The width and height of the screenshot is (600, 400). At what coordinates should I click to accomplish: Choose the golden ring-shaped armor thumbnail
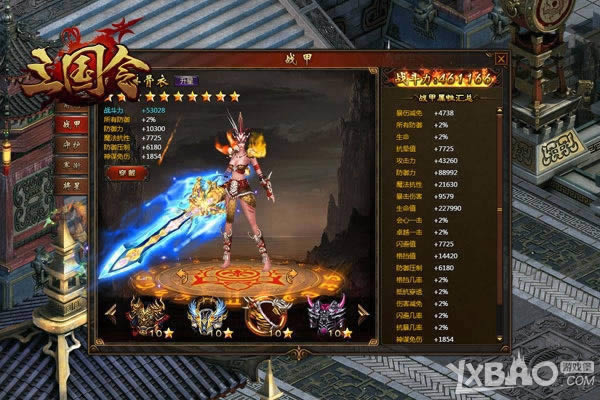(x=268, y=313)
